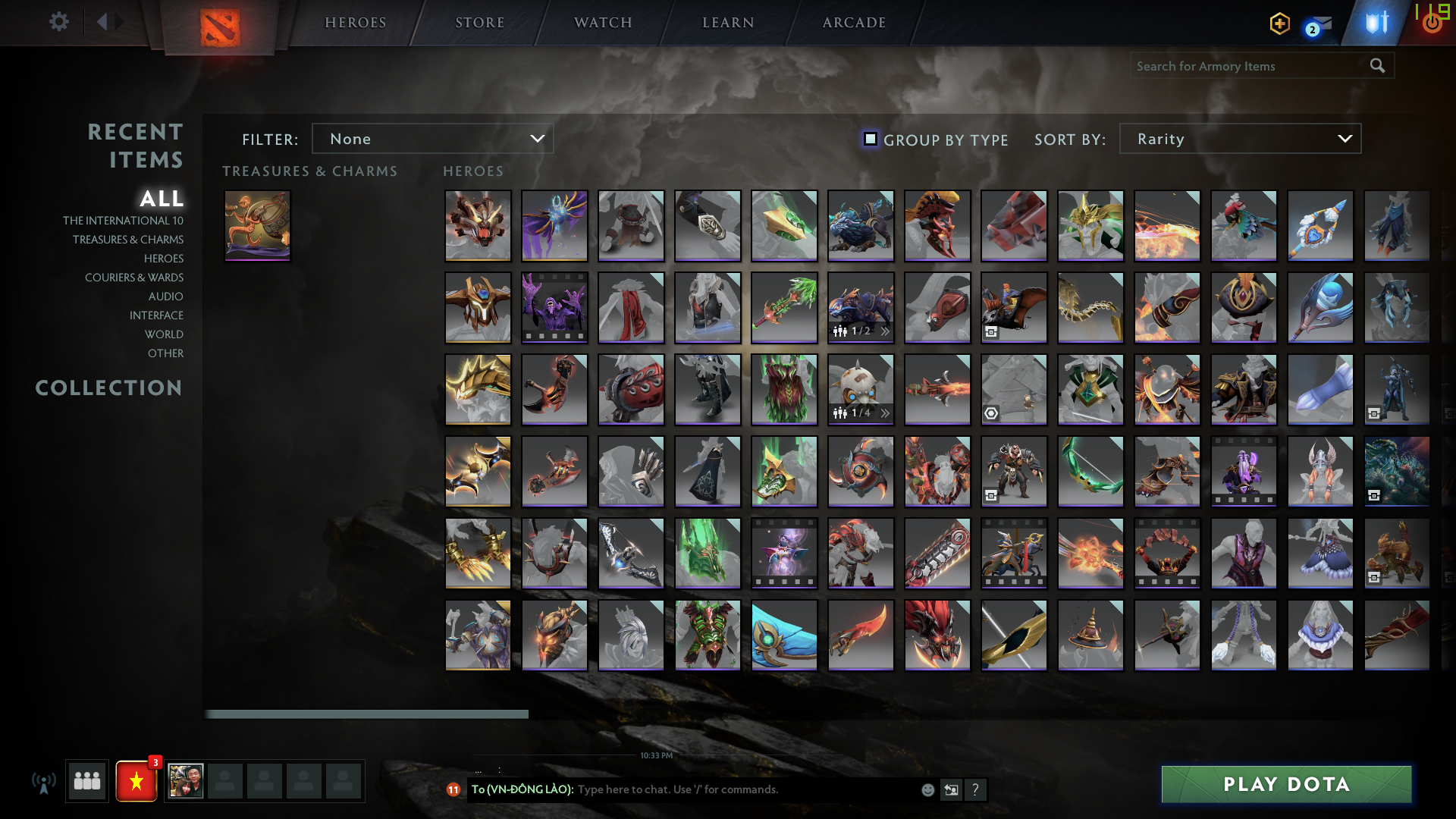Toggle the Group By Type checkbox

[x=870, y=139]
